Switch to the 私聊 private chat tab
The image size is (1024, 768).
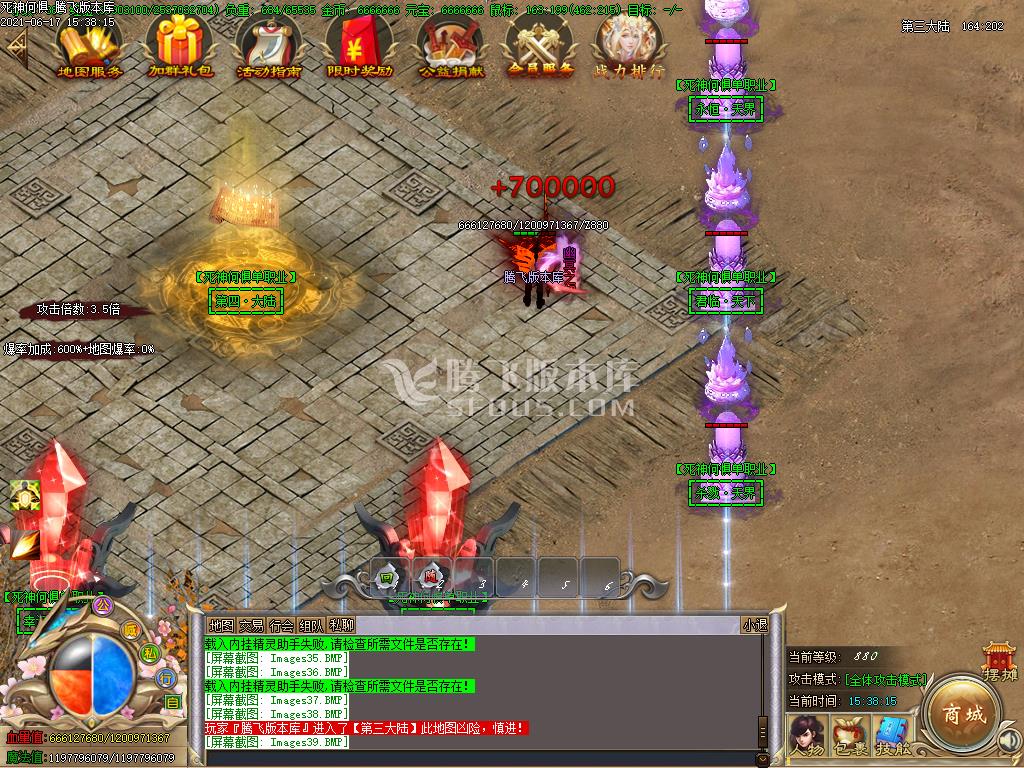click(x=342, y=625)
